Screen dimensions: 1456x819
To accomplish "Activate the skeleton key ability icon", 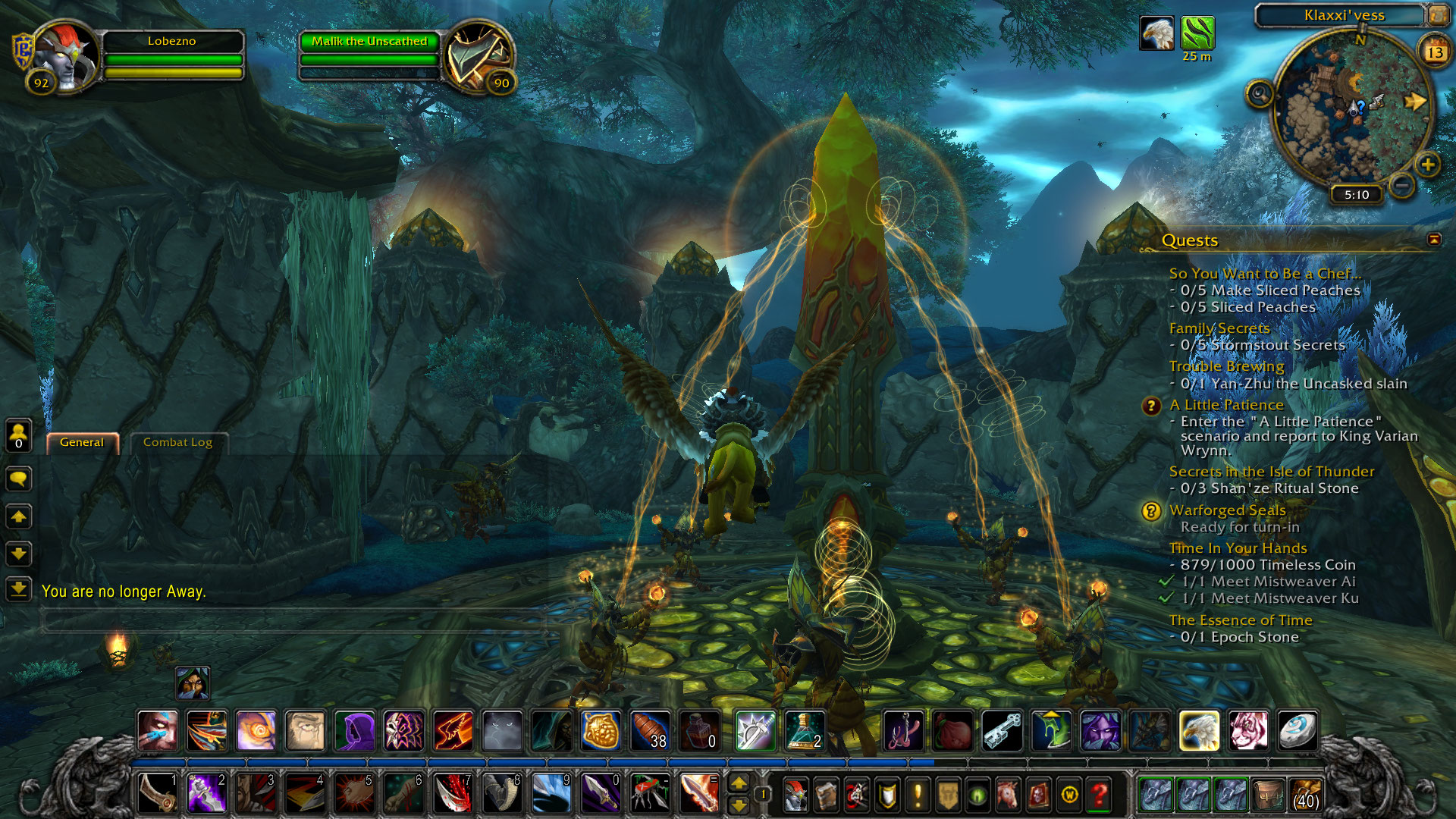I will (x=1003, y=731).
